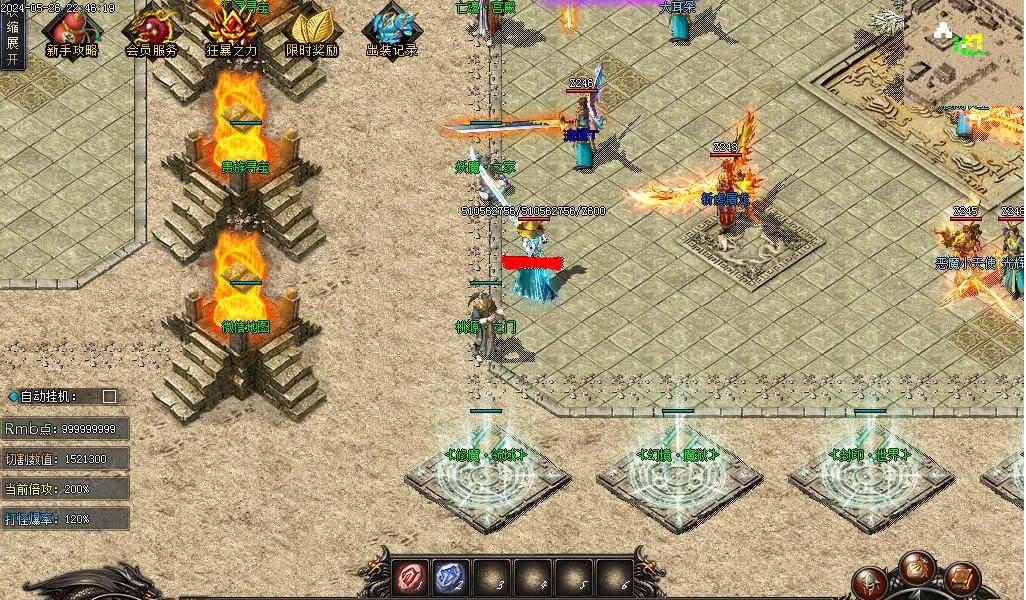Show the 出装记录 equipment drop record
Screen dimensions: 1026x600
pyautogui.click(x=391, y=32)
